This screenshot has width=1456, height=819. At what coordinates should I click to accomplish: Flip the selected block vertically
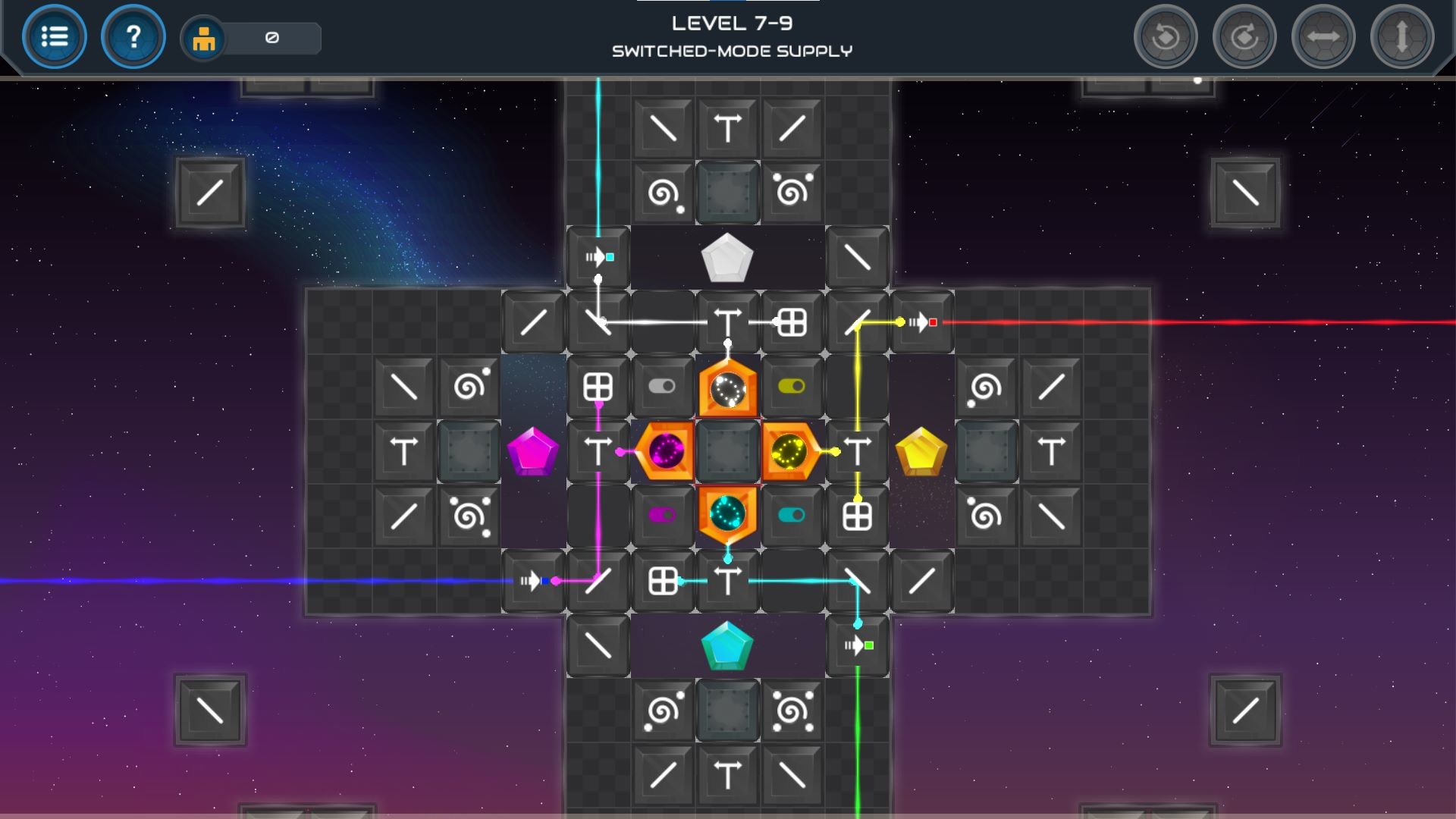pos(1402,36)
